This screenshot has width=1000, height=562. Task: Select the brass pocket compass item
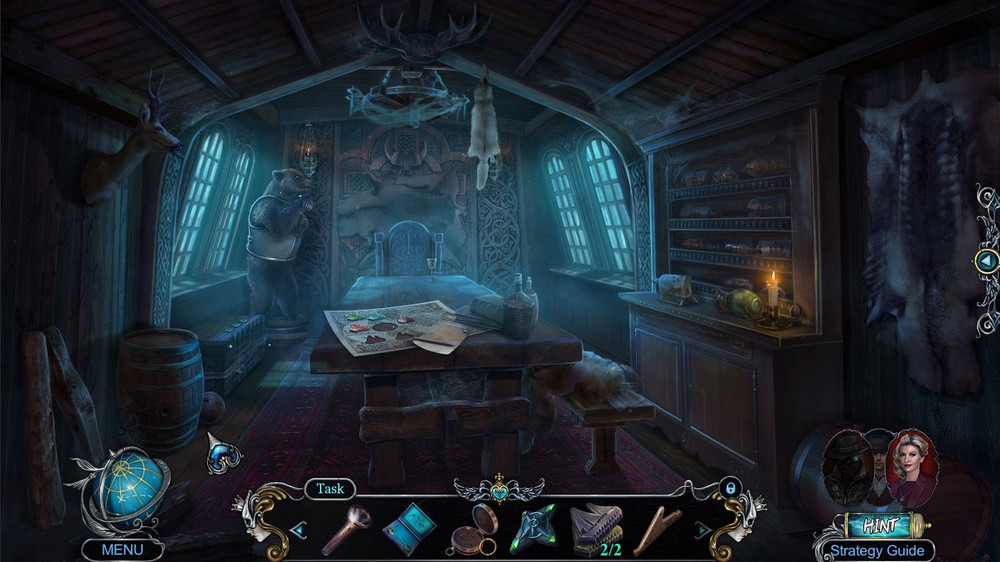470,529
